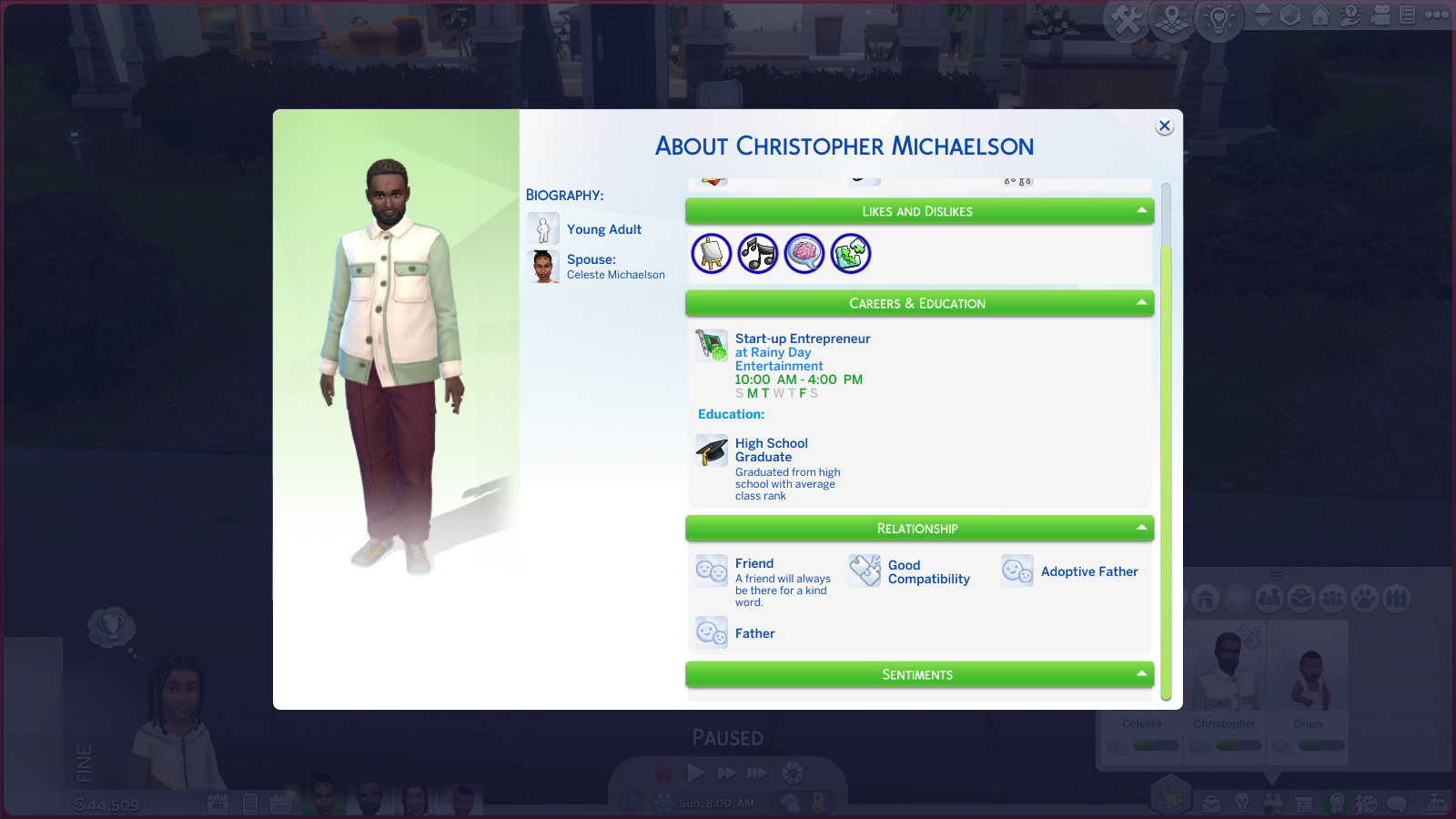Screen dimensions: 1456x819
Task: Collapse the Careers & Education section
Action: click(1140, 303)
